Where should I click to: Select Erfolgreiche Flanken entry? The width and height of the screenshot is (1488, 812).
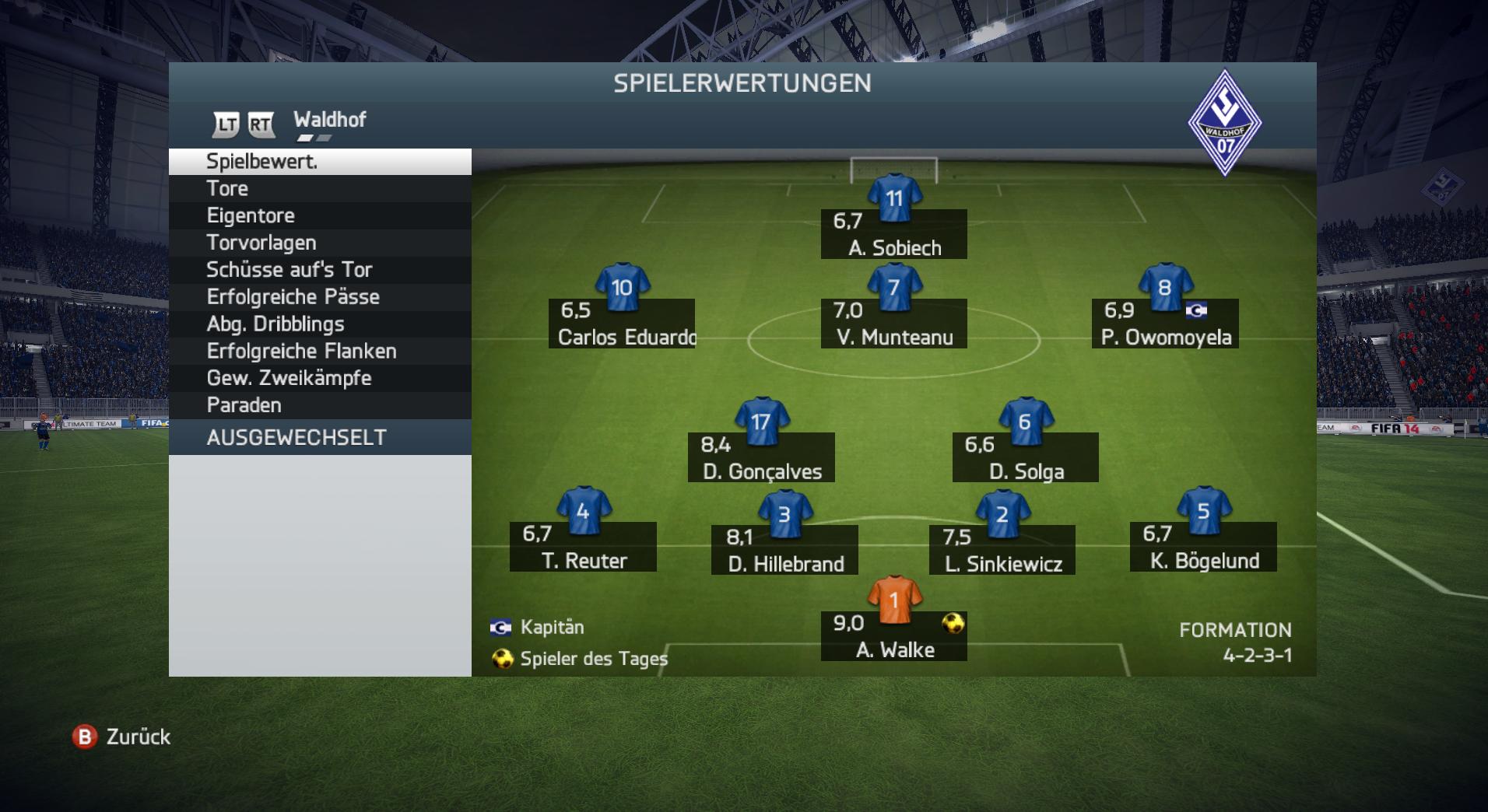click(319, 352)
